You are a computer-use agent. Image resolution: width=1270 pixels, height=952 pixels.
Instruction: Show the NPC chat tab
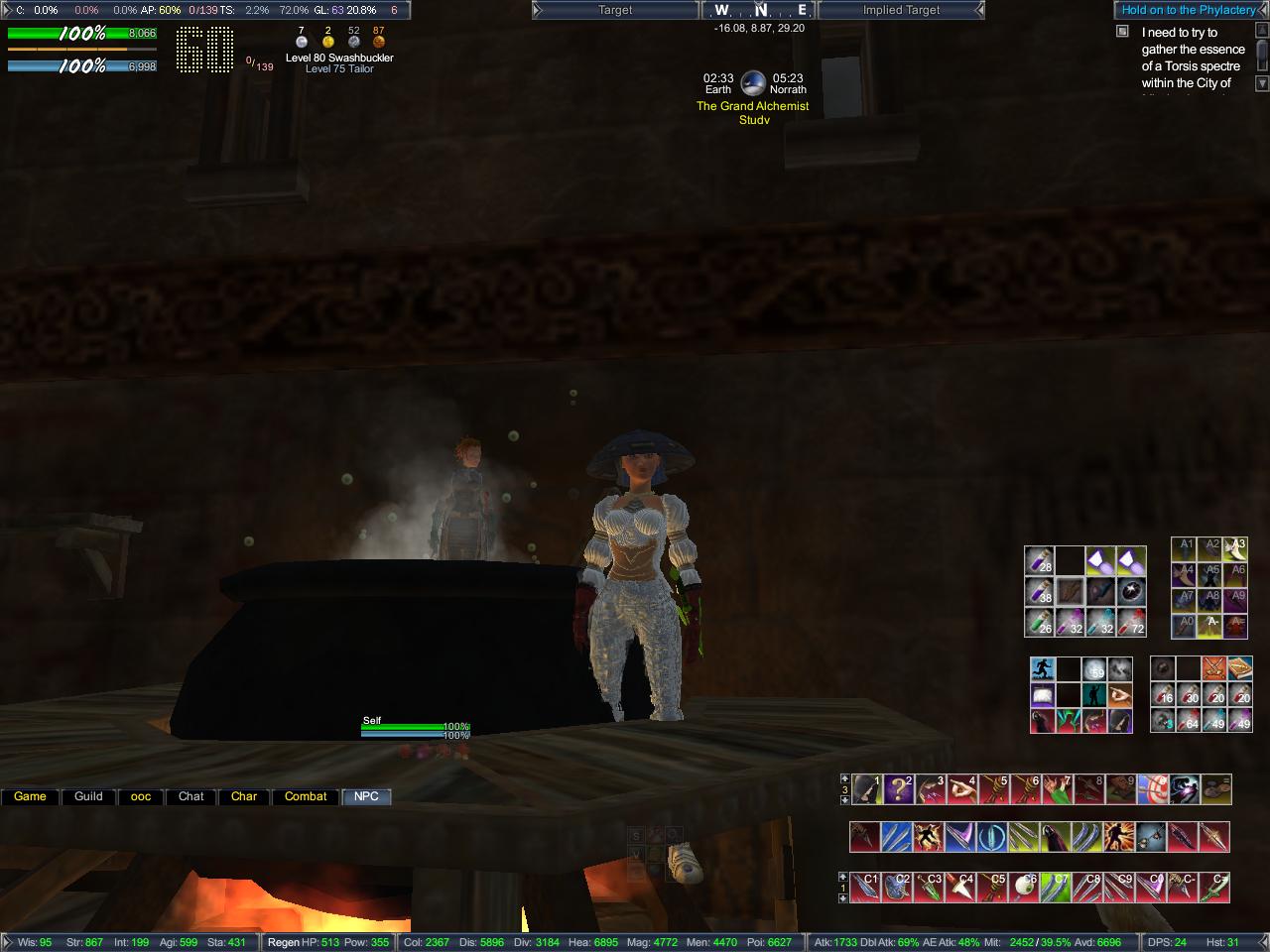pyautogui.click(x=366, y=796)
